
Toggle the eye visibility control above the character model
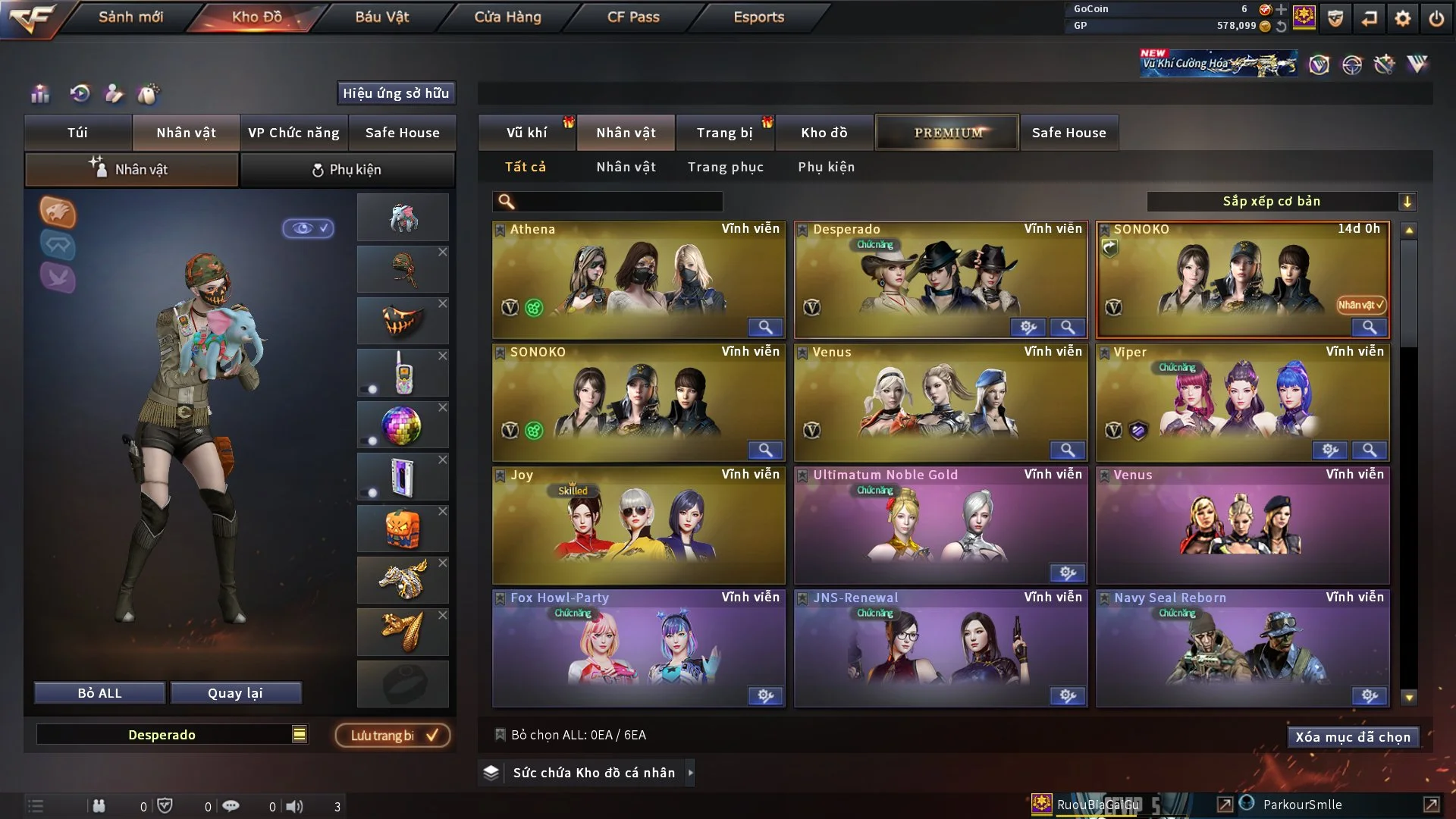[308, 228]
